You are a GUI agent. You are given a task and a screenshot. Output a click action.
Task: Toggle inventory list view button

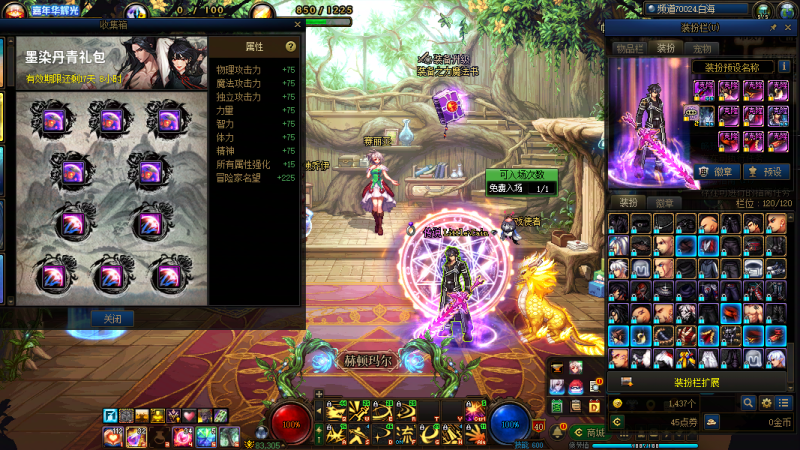click(x=785, y=402)
